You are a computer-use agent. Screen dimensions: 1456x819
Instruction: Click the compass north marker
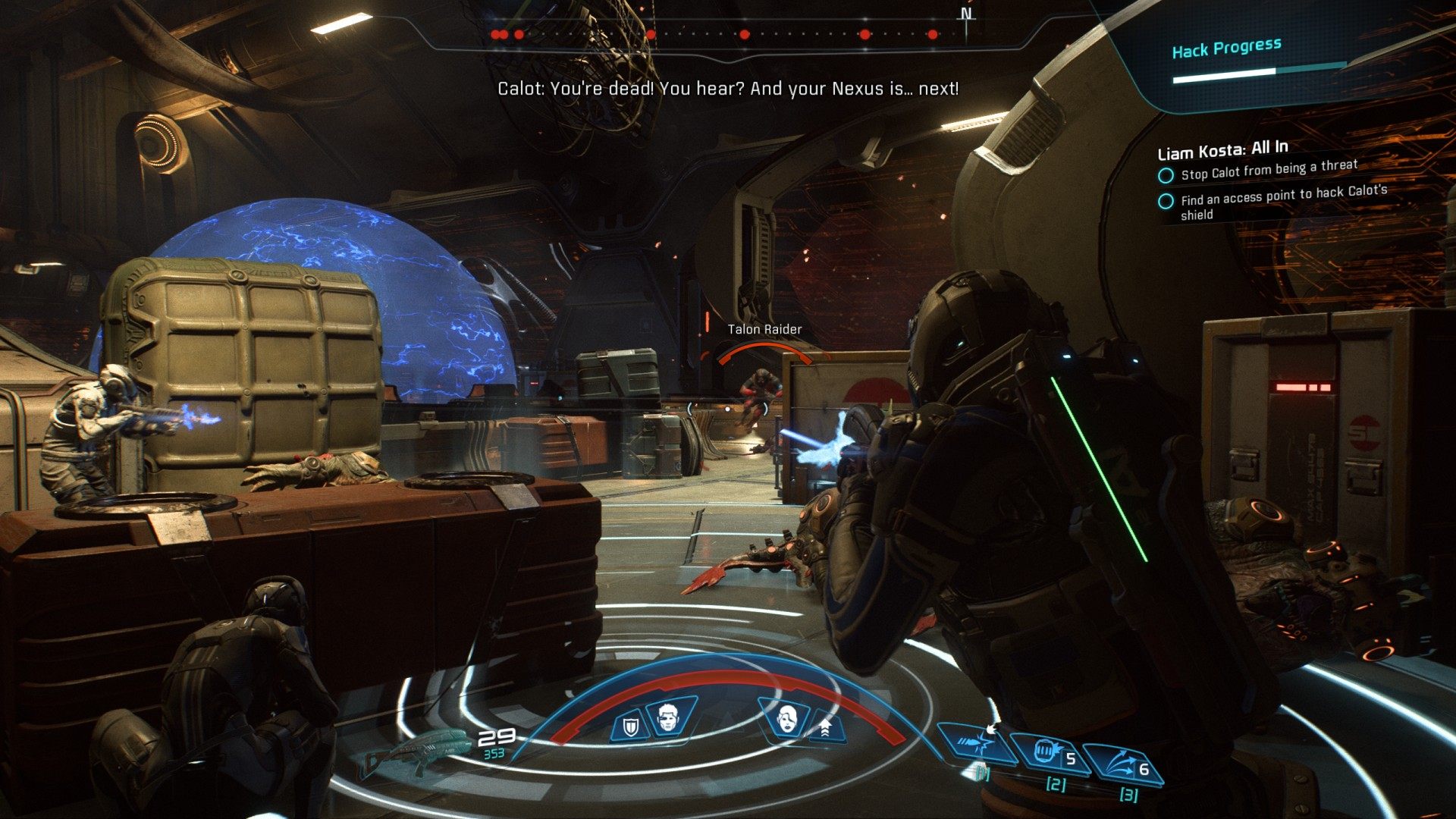(966, 14)
